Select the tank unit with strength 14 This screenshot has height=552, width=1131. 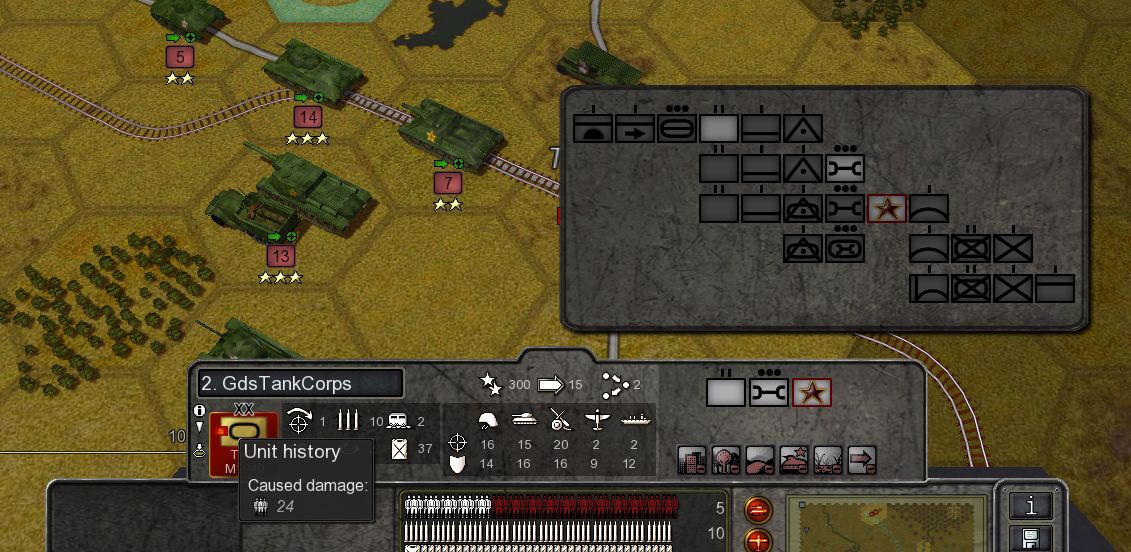point(310,70)
